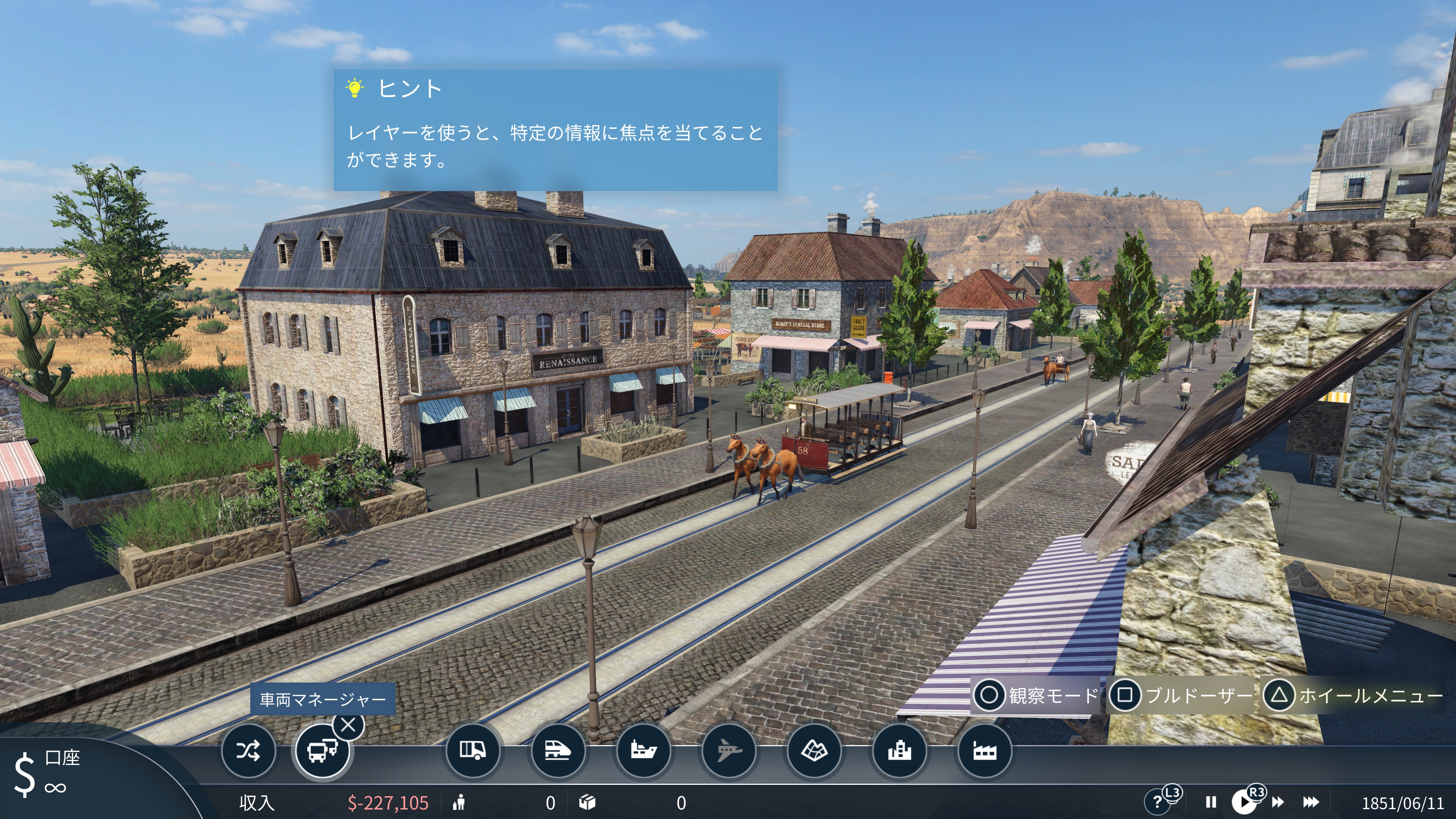Open the airplane transport menu
The image size is (1456, 819).
click(x=728, y=751)
